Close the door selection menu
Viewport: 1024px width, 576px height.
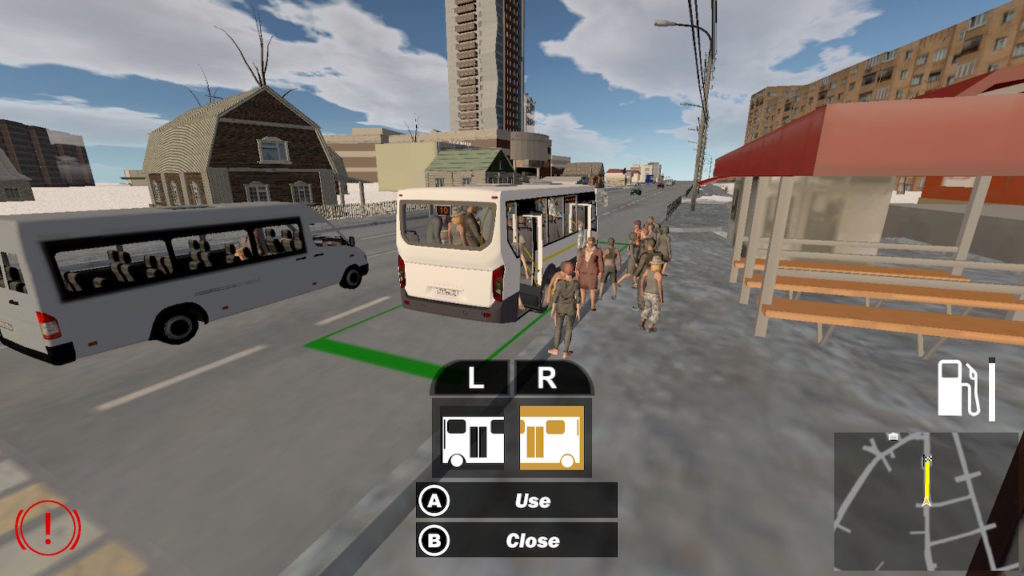(517, 540)
